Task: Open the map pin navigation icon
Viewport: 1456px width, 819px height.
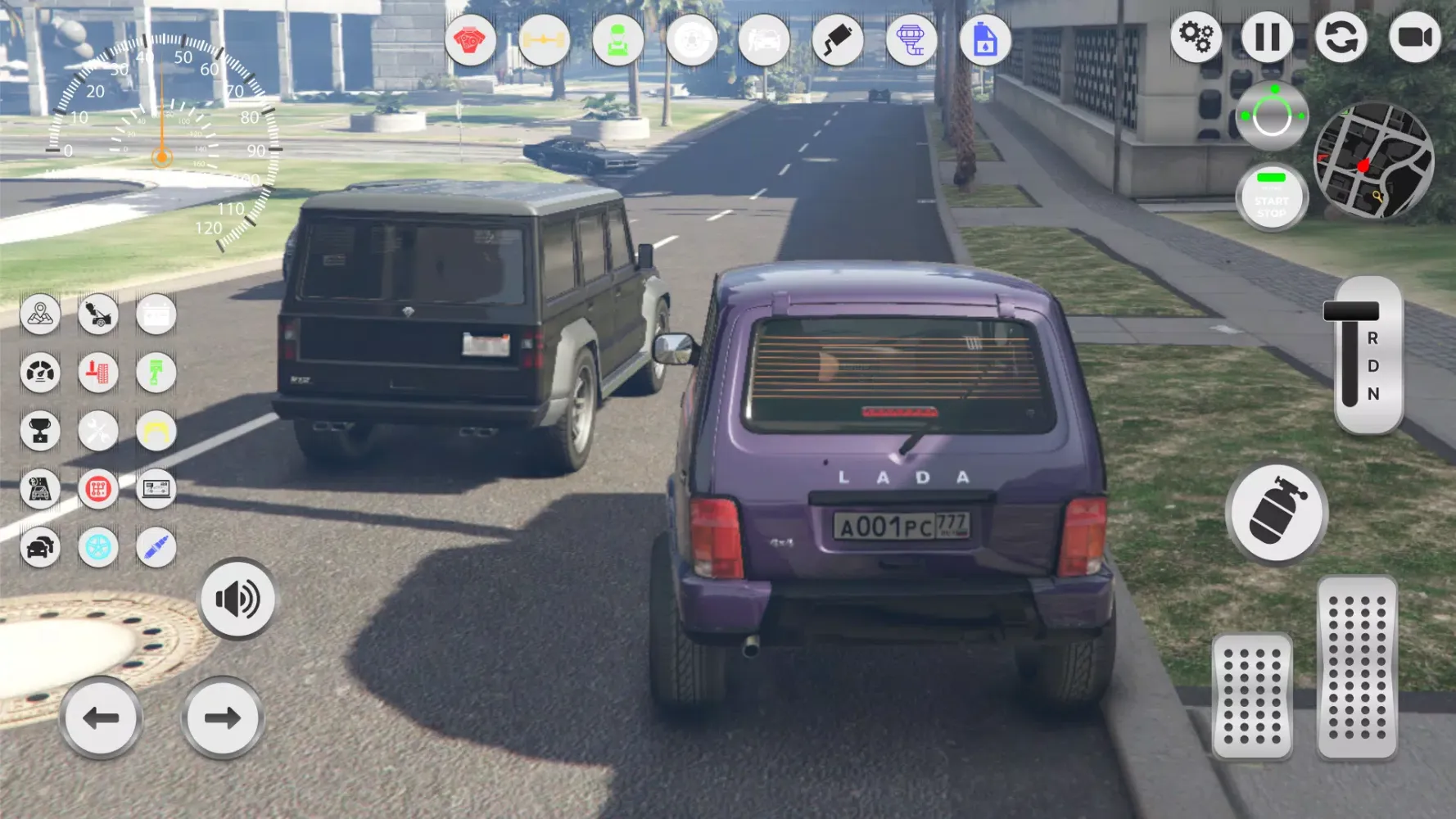Action: coord(40,314)
